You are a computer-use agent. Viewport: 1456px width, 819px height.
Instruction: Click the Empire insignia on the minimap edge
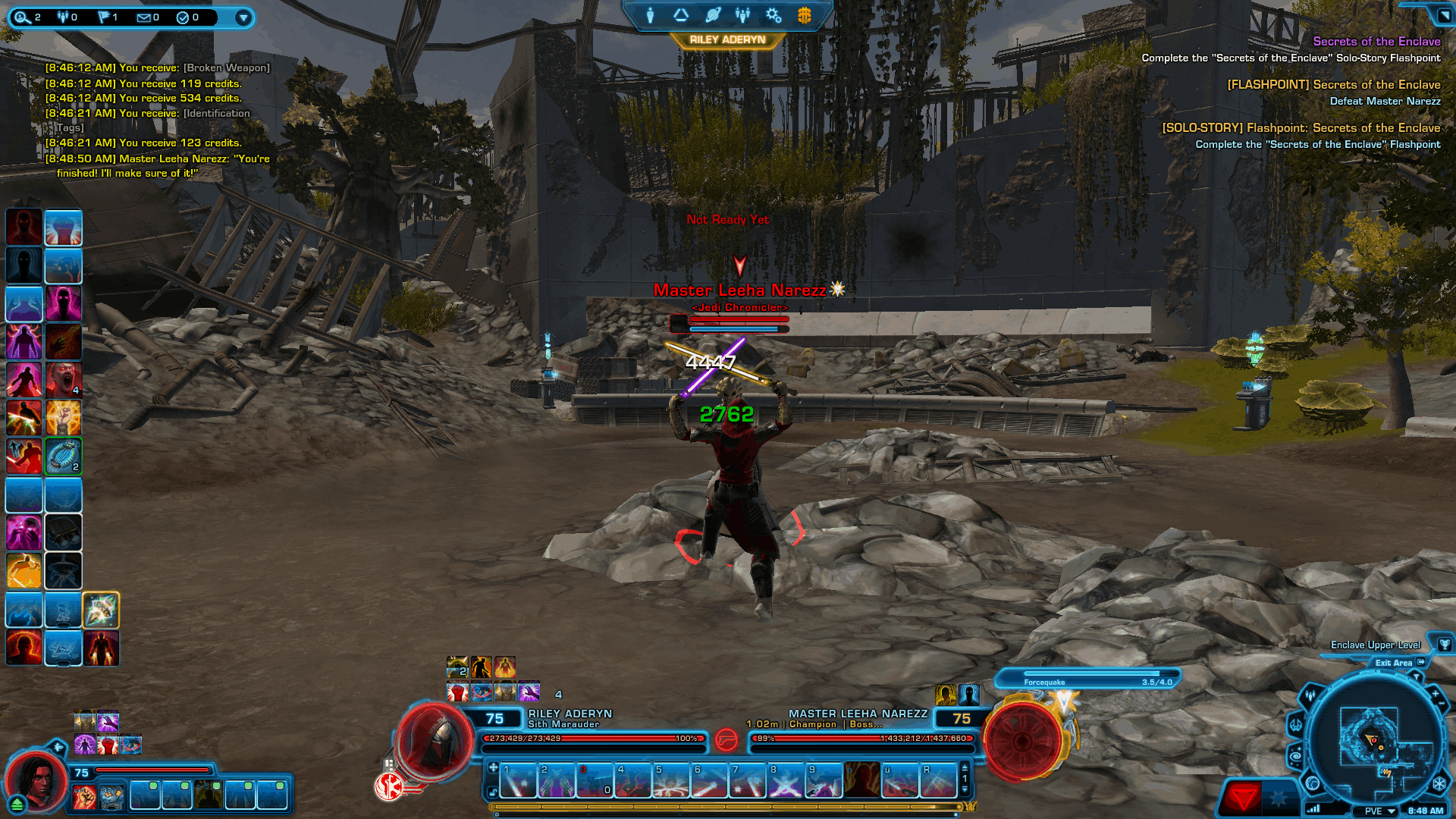1438,783
